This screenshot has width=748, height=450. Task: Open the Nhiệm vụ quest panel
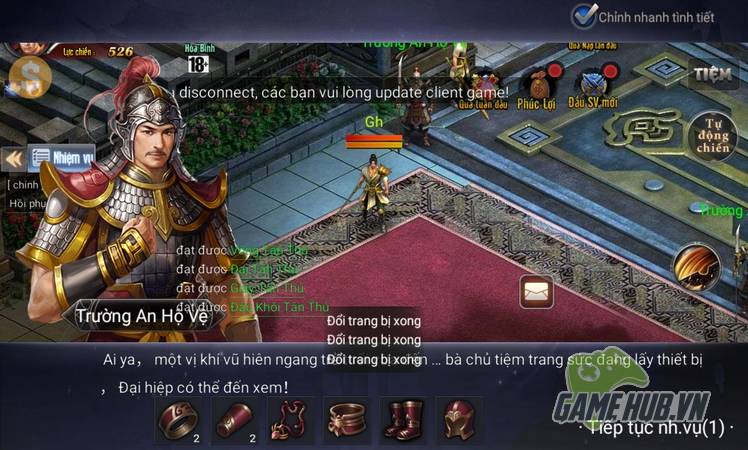click(x=61, y=157)
